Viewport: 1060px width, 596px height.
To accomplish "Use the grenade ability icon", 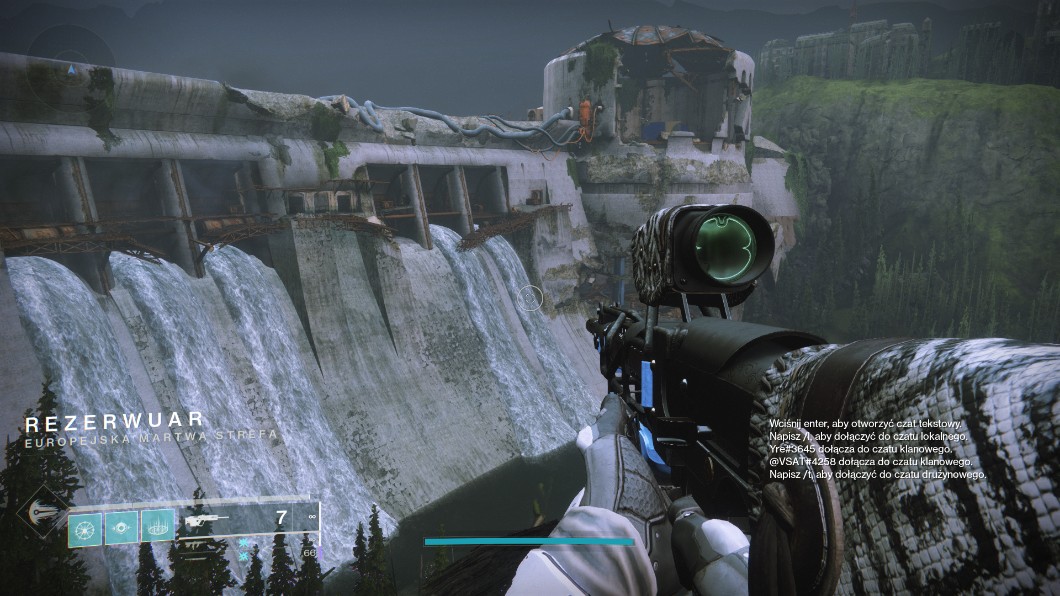I will pyautogui.click(x=85, y=525).
